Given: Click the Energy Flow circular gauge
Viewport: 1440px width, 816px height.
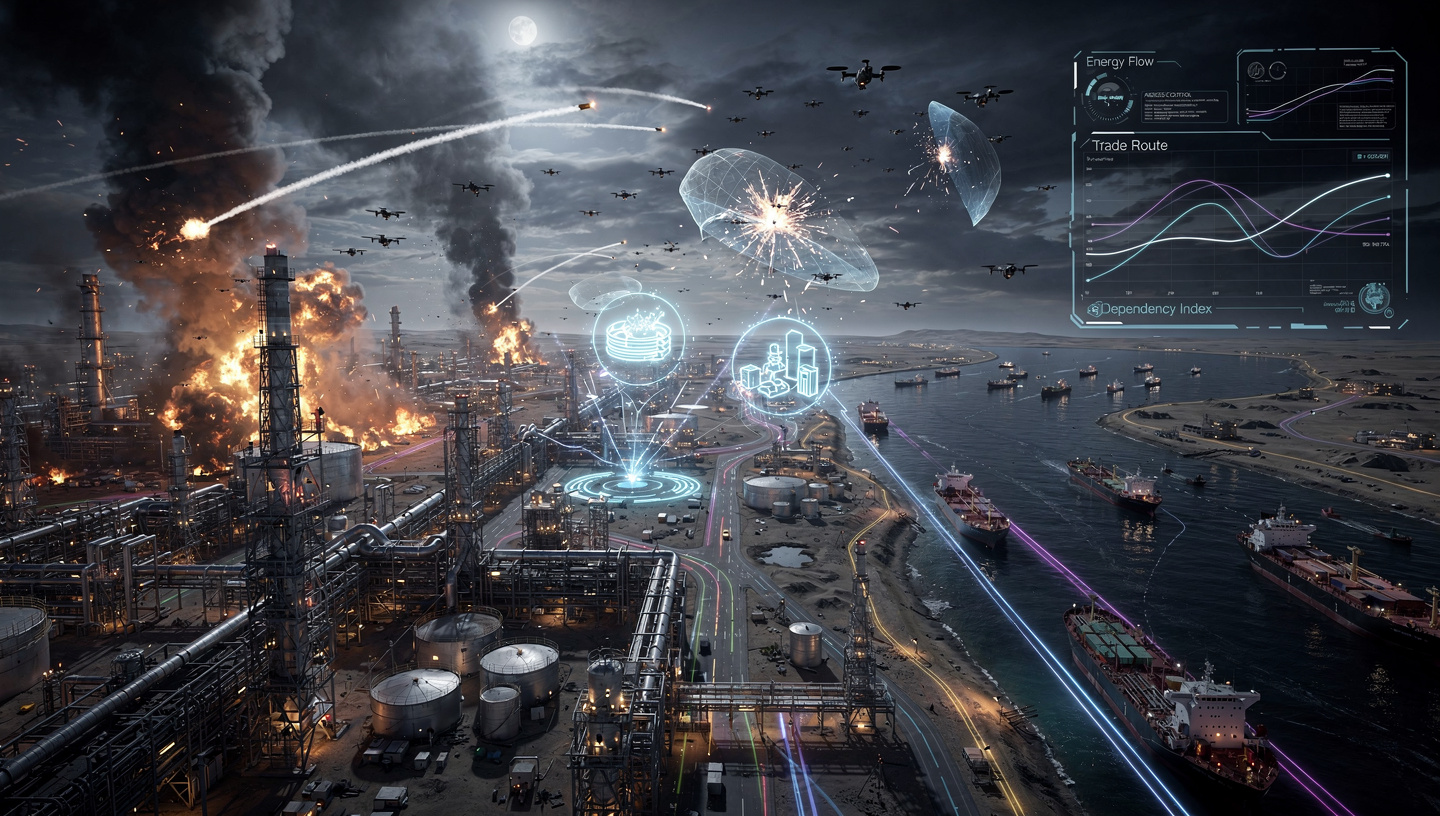Looking at the screenshot, I should [x=1109, y=100].
